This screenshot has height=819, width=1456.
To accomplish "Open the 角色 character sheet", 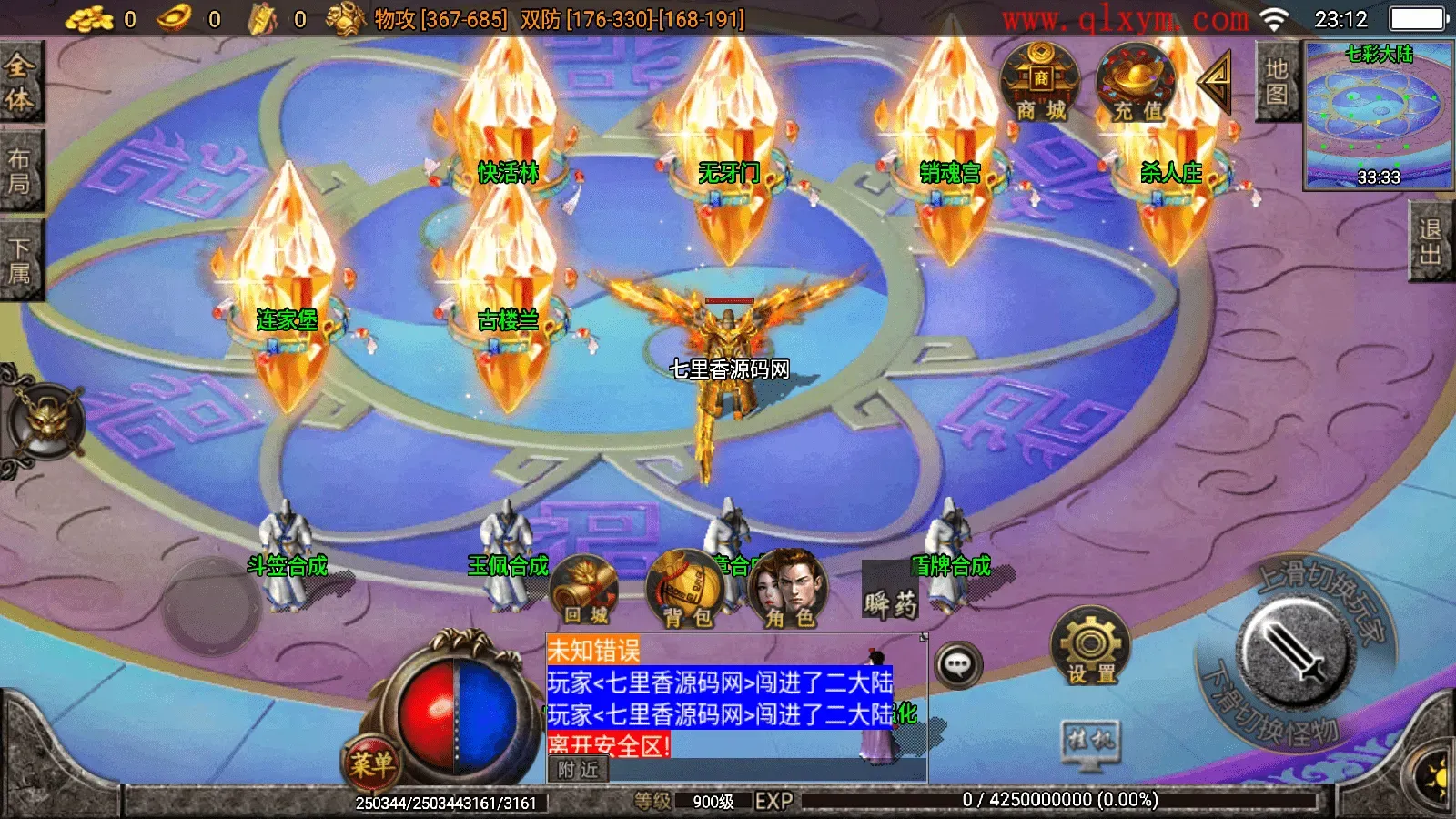I will tap(788, 591).
